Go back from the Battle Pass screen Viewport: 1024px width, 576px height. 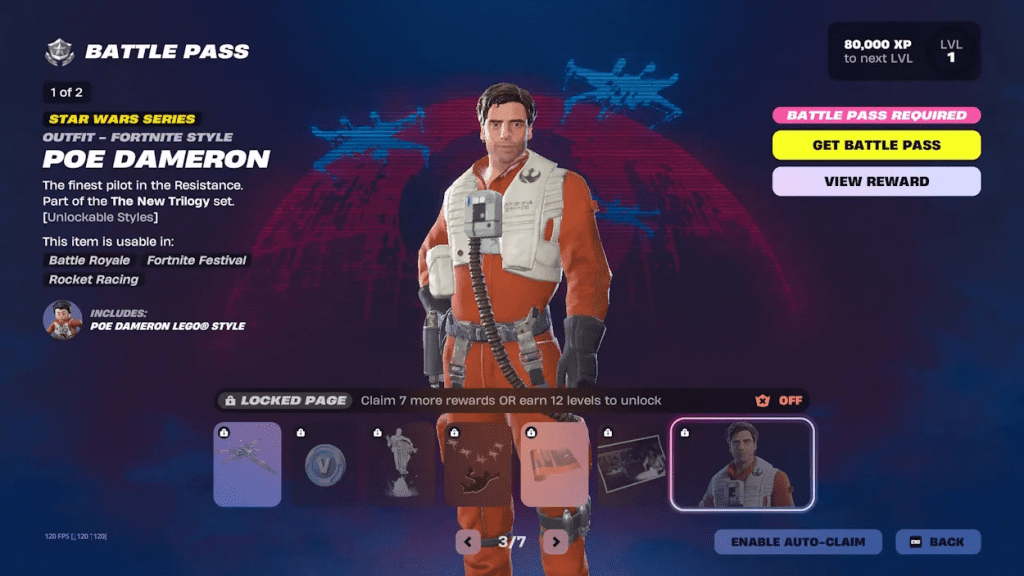(938, 542)
